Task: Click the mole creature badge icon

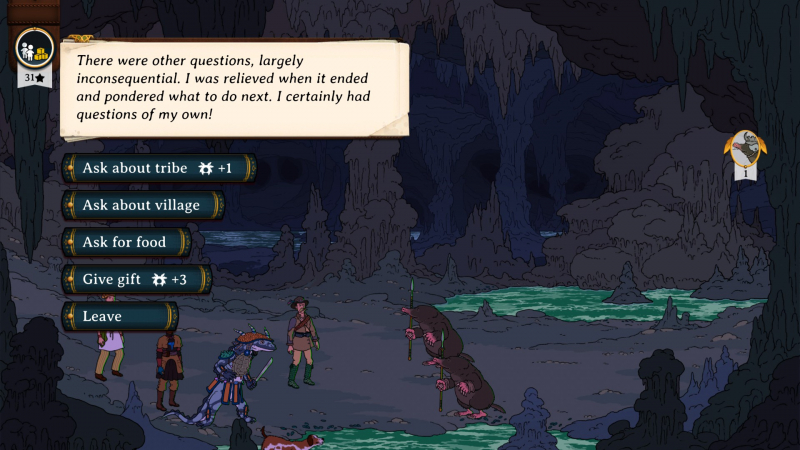Action: click(x=745, y=151)
